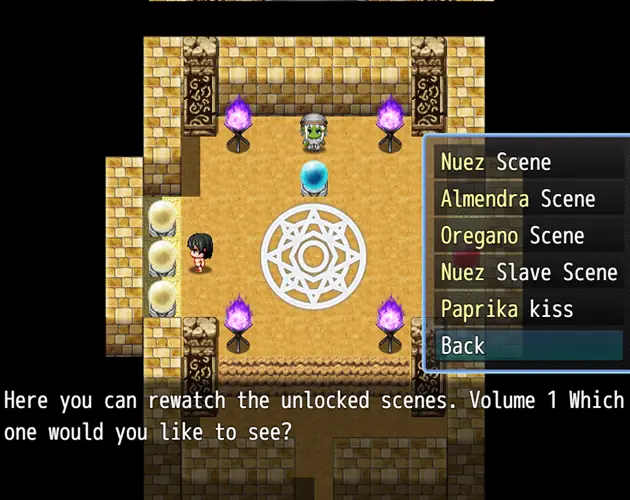Choose the Almendra Scene entry
Screen dimensions: 630x500
pyautogui.click(x=517, y=199)
